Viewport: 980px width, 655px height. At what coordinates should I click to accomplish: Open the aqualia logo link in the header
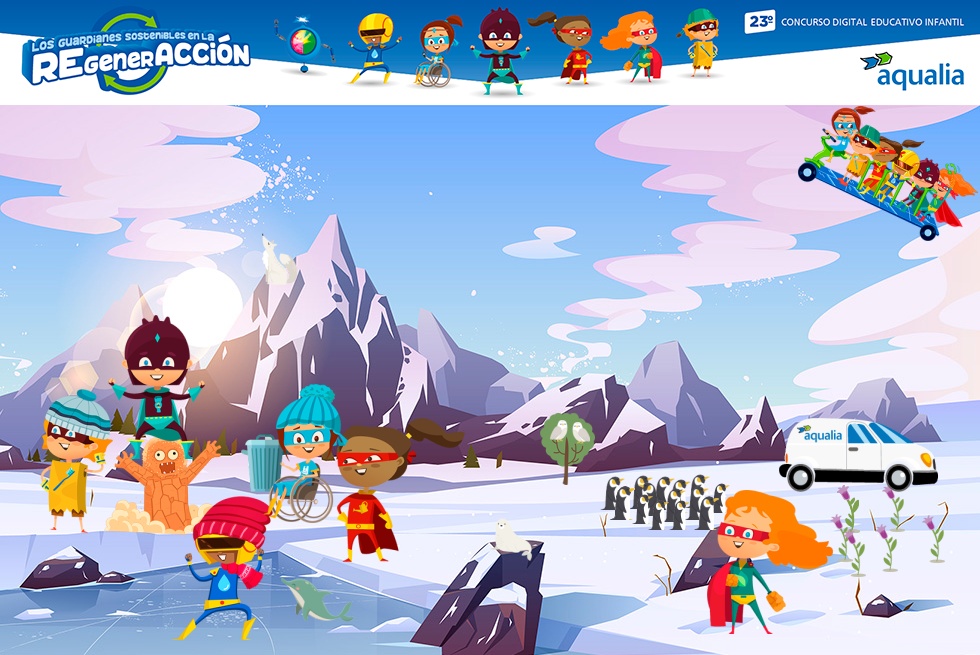point(912,70)
